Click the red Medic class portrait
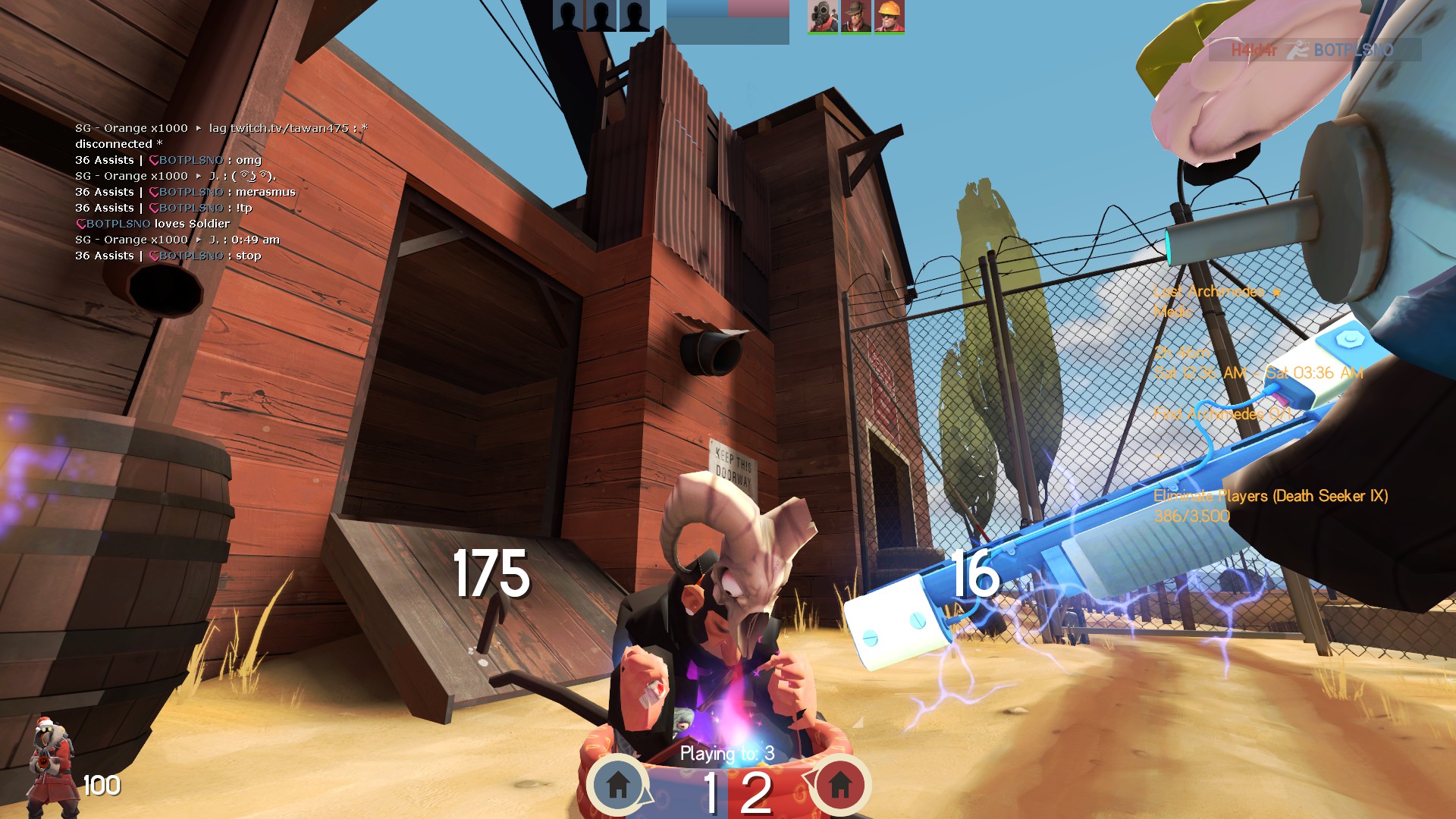Screen dimensions: 1456x819 (51, 766)
